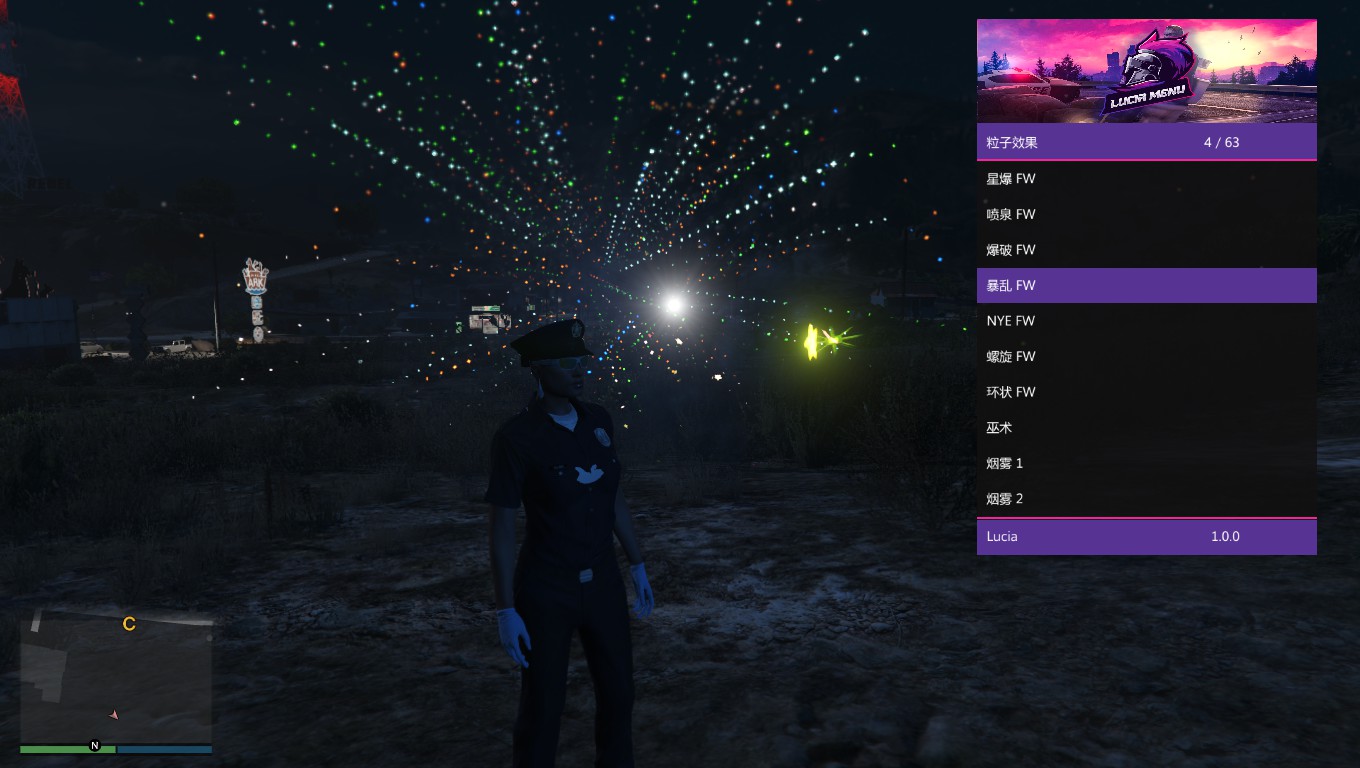The width and height of the screenshot is (1360, 768).
Task: Activate the 爆破 FW effect
Action: click(x=1146, y=250)
